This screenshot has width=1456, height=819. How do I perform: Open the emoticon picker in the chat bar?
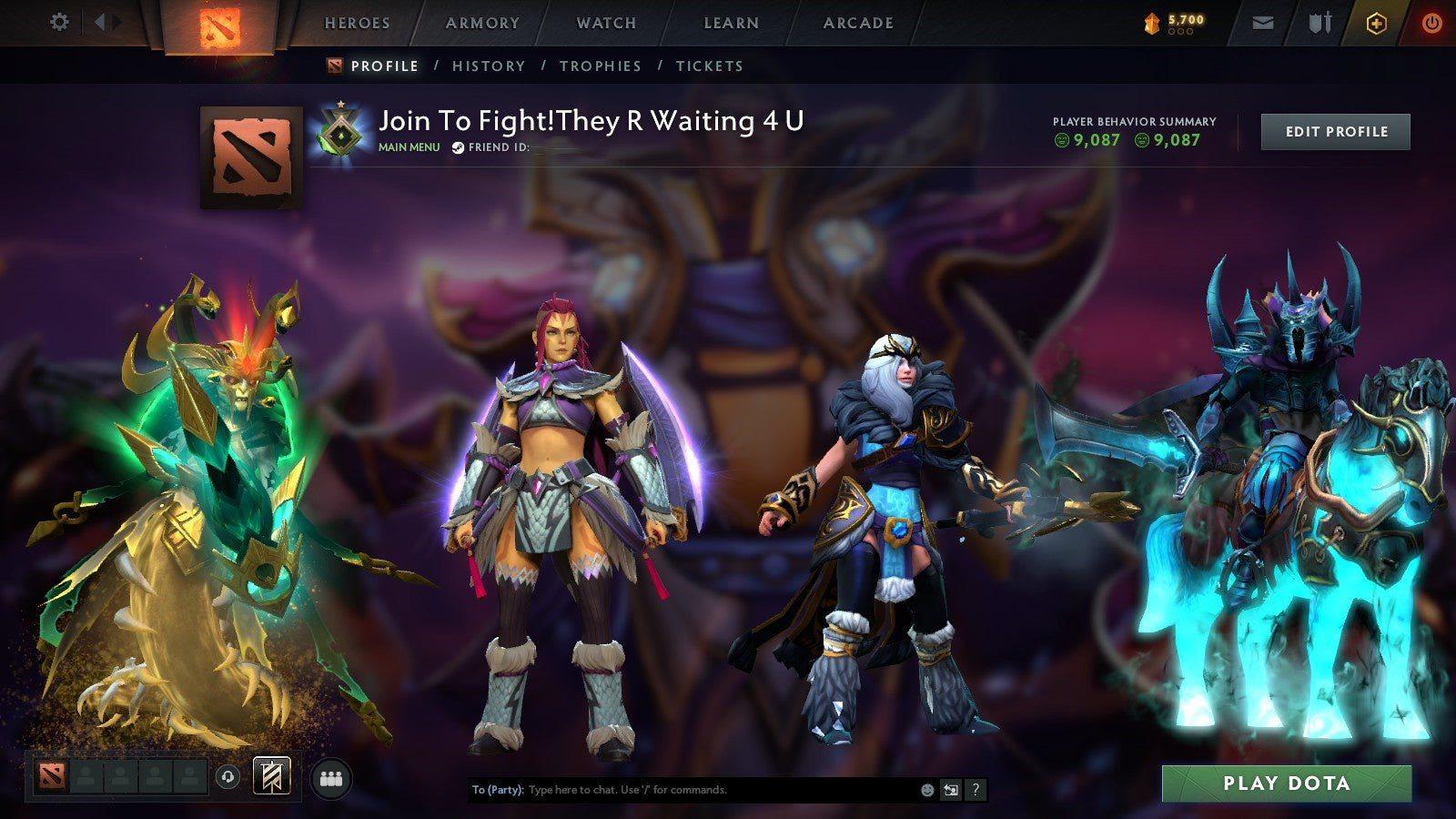pyautogui.click(x=926, y=790)
